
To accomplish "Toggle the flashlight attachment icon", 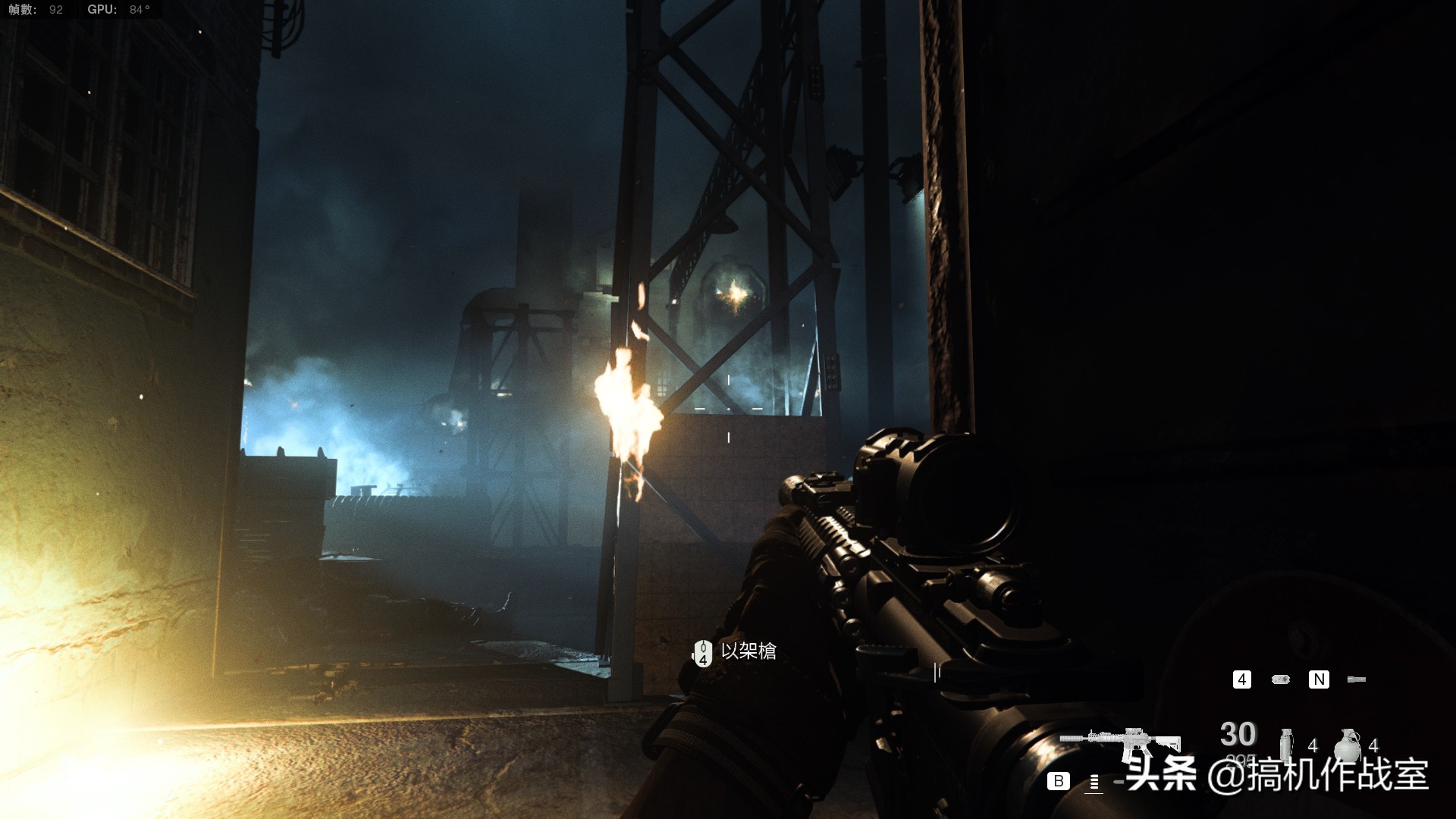I will click(1357, 679).
